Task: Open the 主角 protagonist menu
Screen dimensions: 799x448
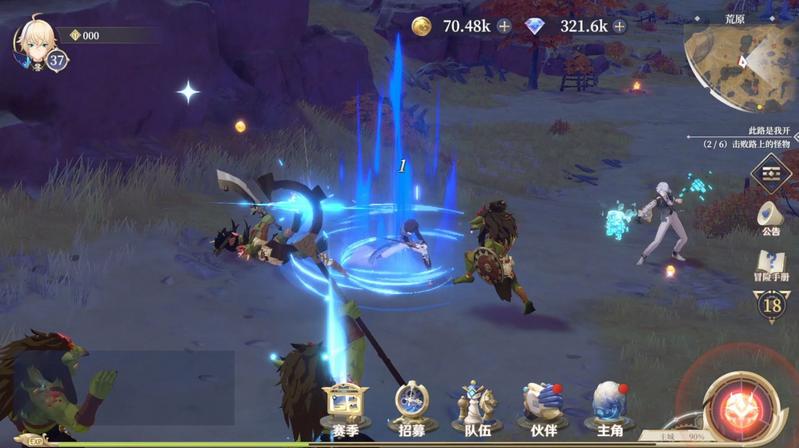Action: tap(610, 407)
